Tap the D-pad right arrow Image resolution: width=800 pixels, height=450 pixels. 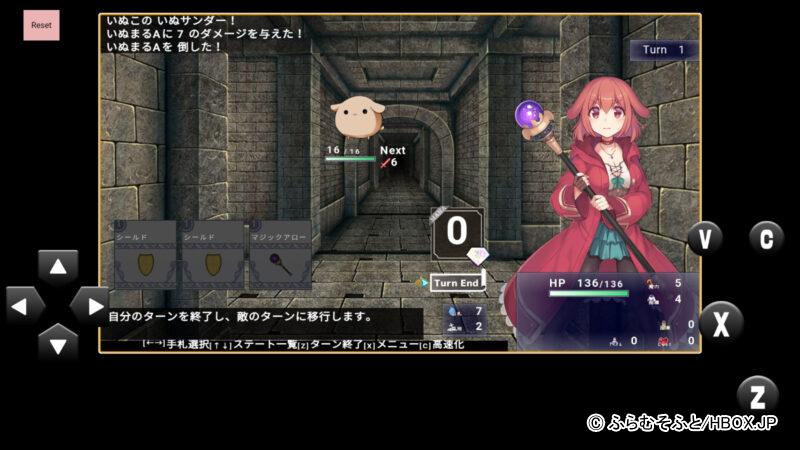[x=90, y=305]
